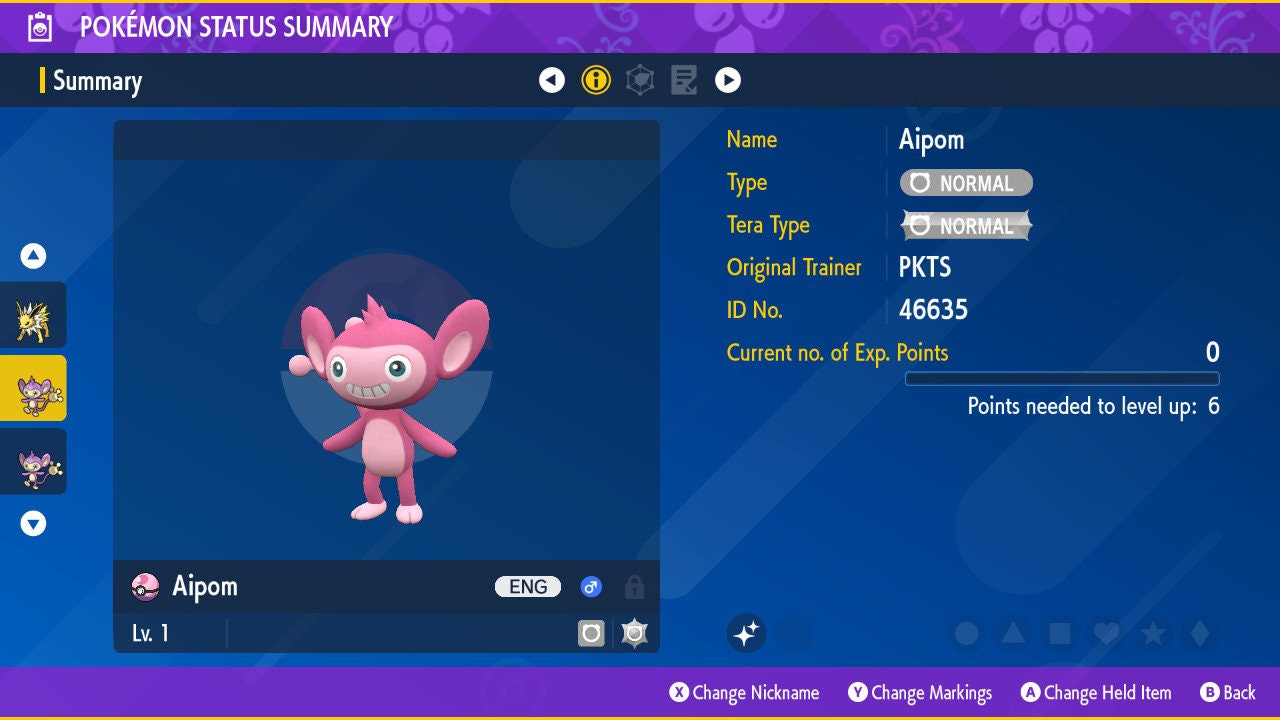Select the yellow info summary tab icon

596,80
